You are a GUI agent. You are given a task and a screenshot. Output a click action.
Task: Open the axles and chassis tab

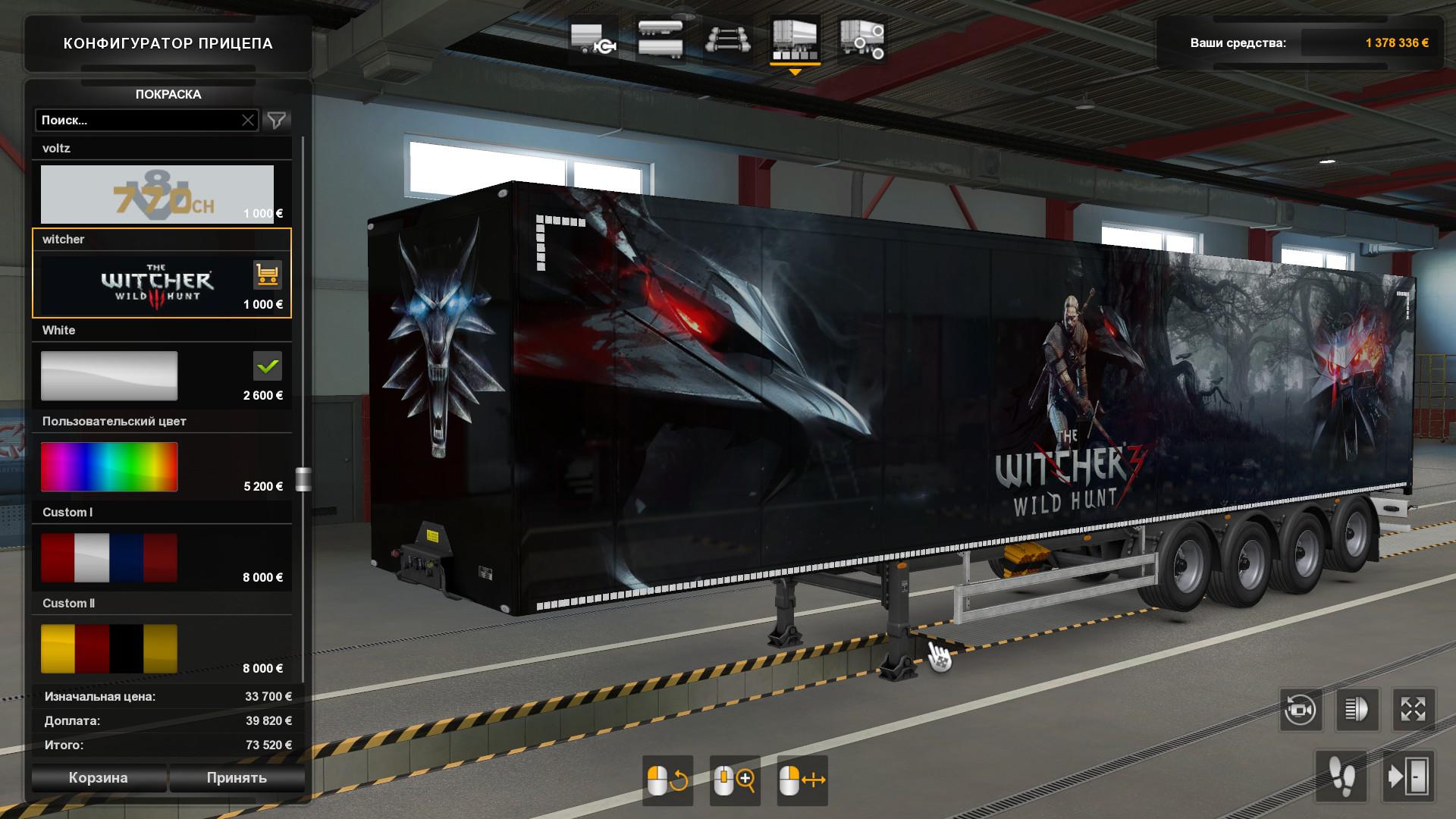(x=728, y=39)
